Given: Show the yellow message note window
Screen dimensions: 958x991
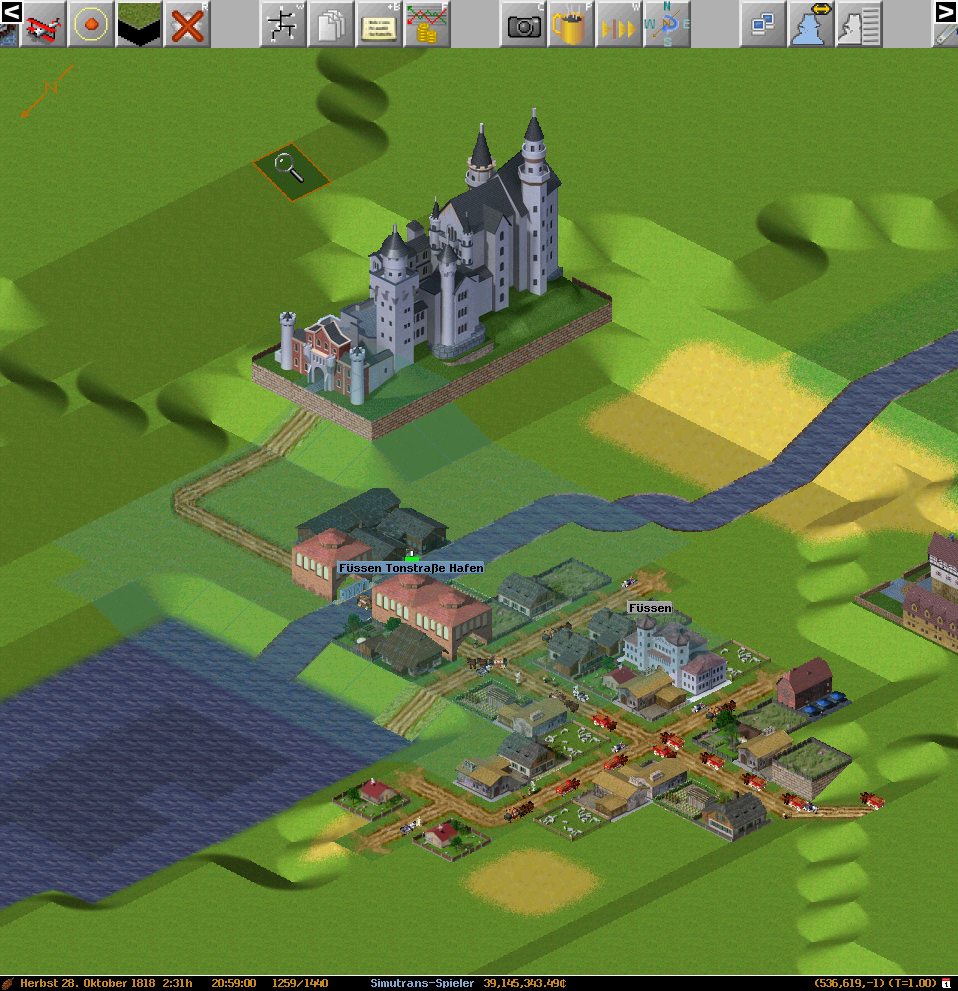Looking at the screenshot, I should click(378, 25).
